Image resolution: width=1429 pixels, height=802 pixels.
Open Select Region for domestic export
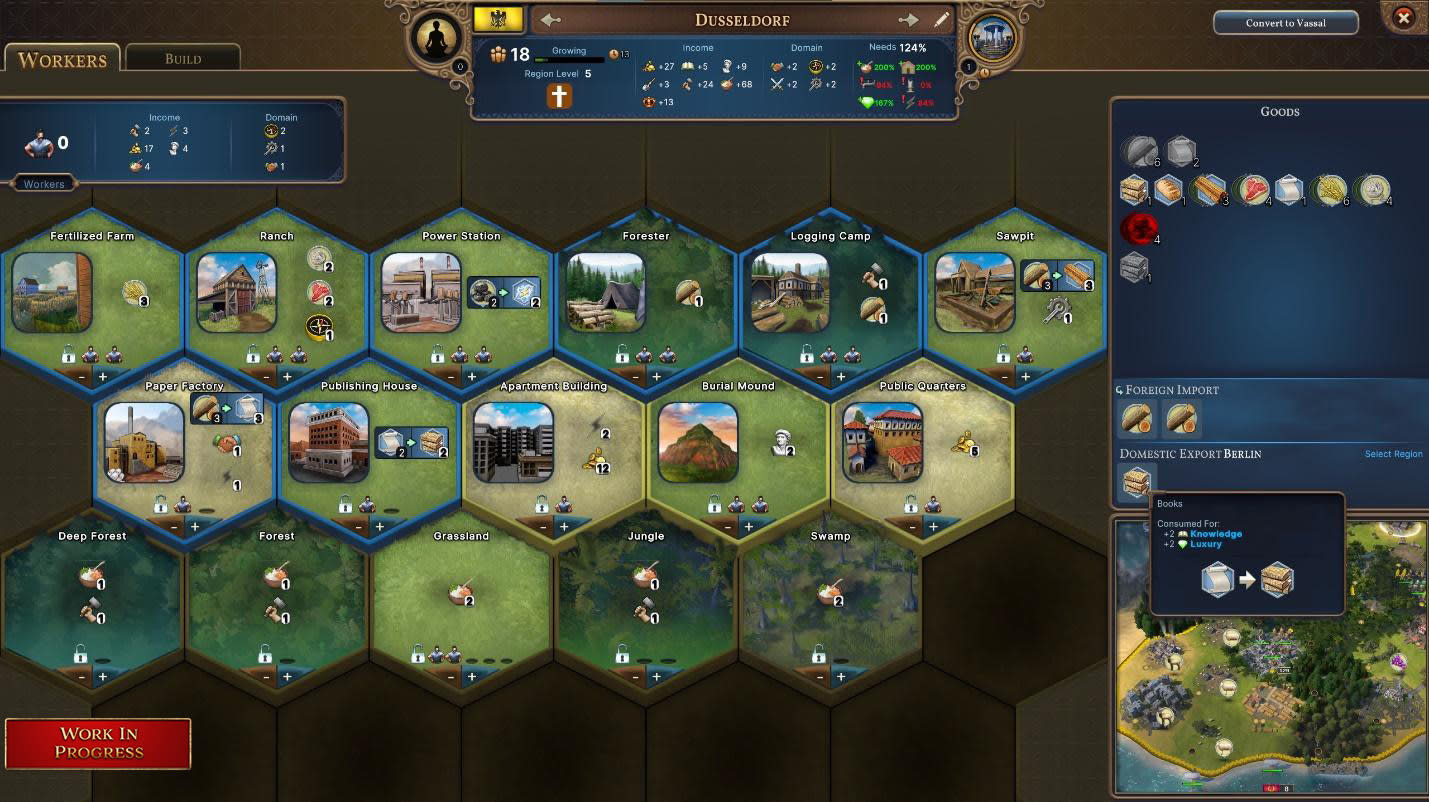(1393, 454)
